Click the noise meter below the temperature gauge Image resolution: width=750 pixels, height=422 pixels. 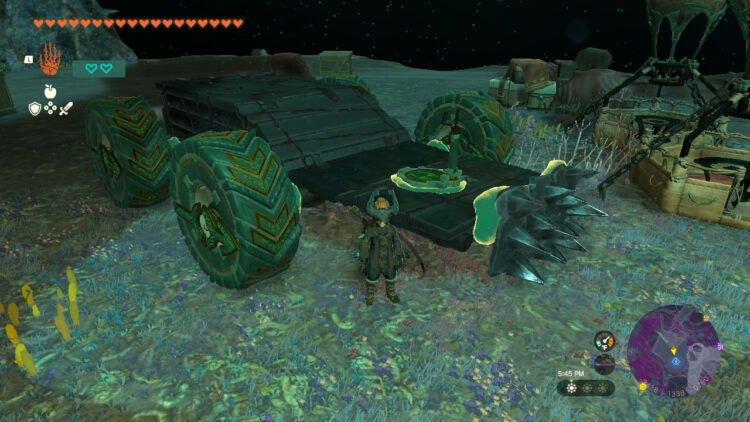click(604, 364)
